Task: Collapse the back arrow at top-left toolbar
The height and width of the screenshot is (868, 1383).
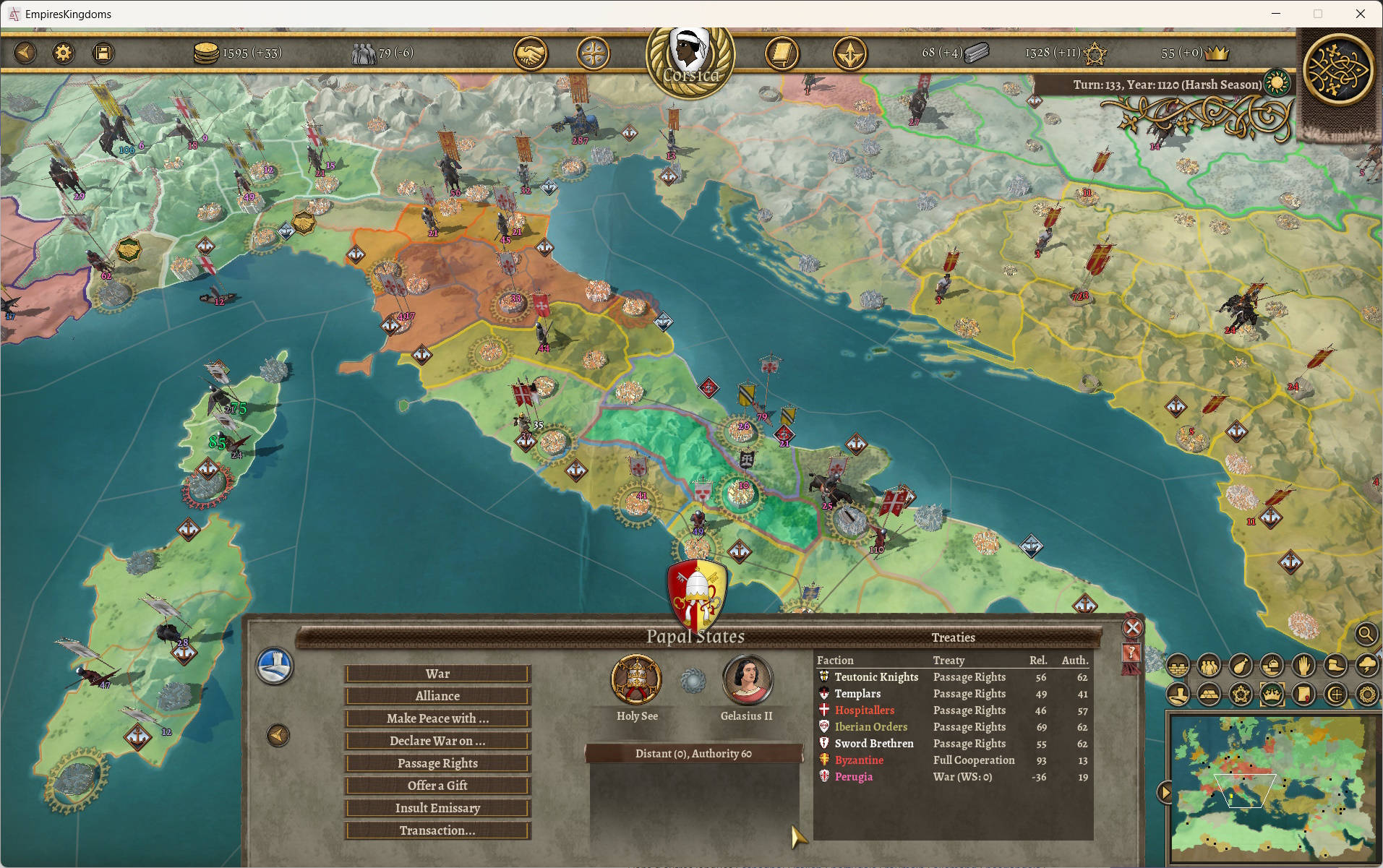Action: pyautogui.click(x=25, y=52)
